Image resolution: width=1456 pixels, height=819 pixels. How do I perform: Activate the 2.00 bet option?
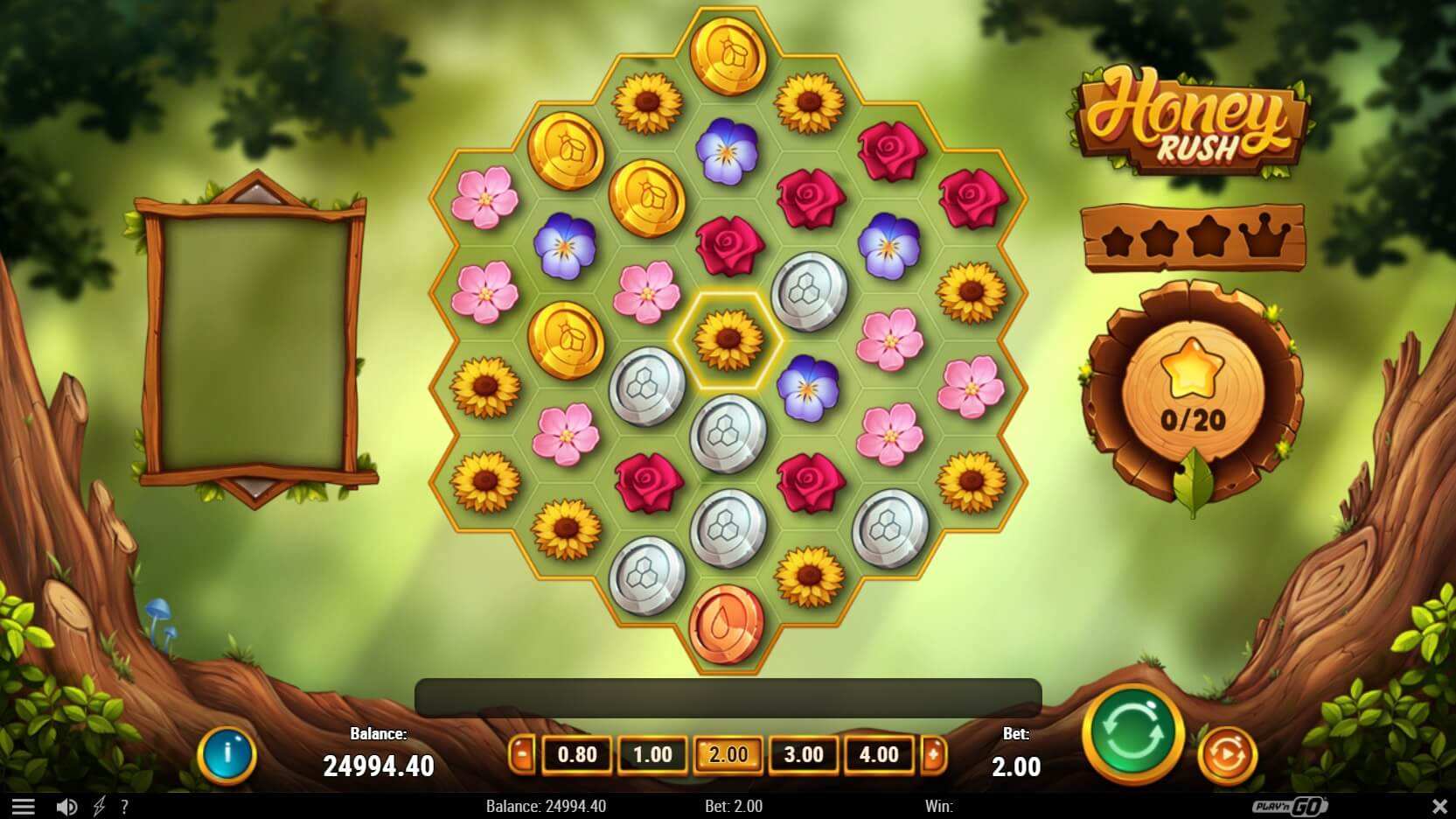[728, 753]
